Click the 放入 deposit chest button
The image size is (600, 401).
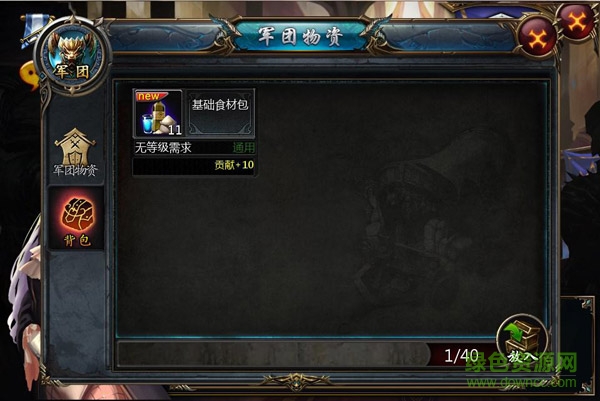pos(522,339)
